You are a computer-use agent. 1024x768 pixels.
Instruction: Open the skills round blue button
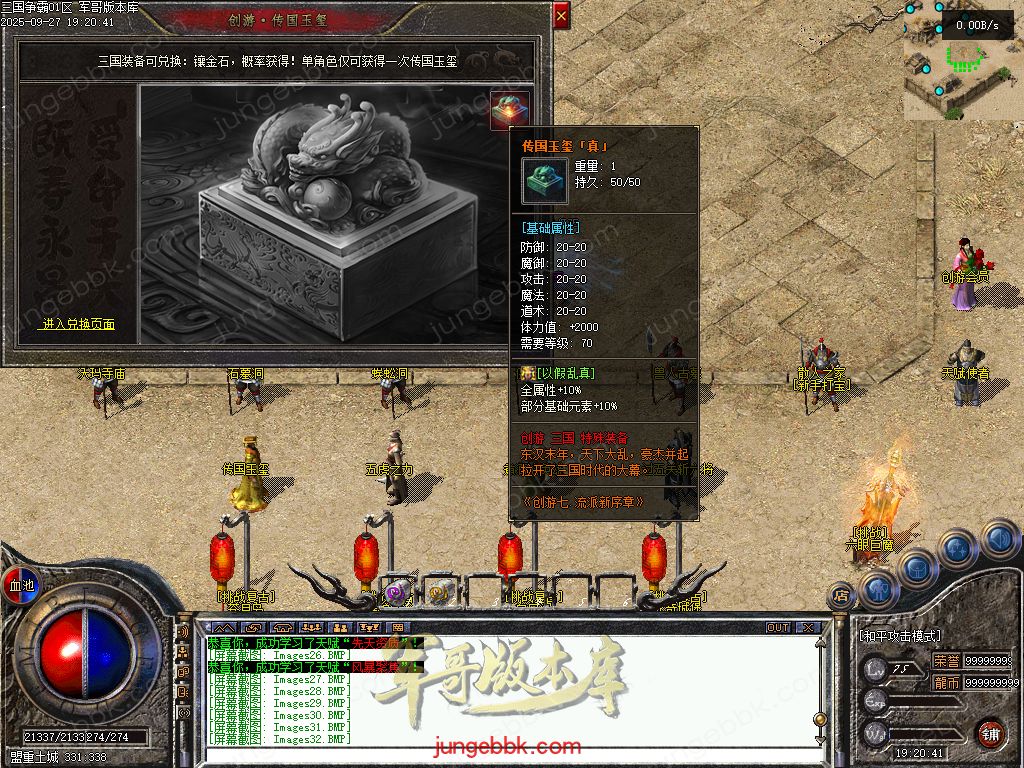coord(957,549)
